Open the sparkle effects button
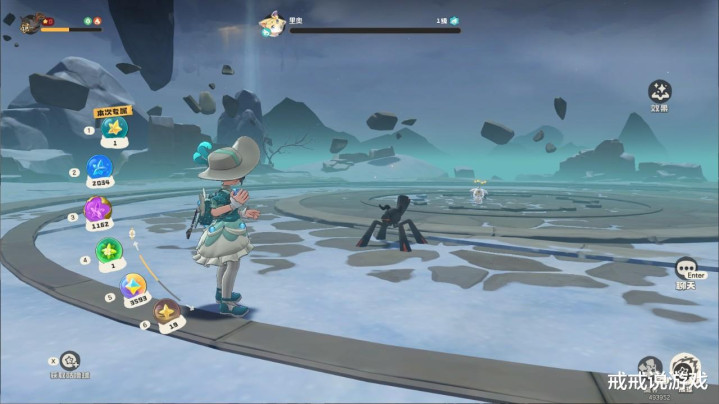This screenshot has width=719, height=404. 659,92
